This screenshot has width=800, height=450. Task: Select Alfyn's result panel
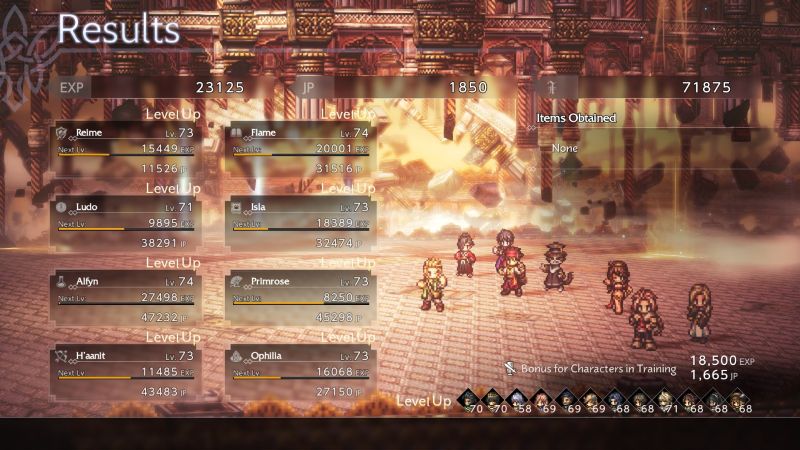tap(125, 300)
